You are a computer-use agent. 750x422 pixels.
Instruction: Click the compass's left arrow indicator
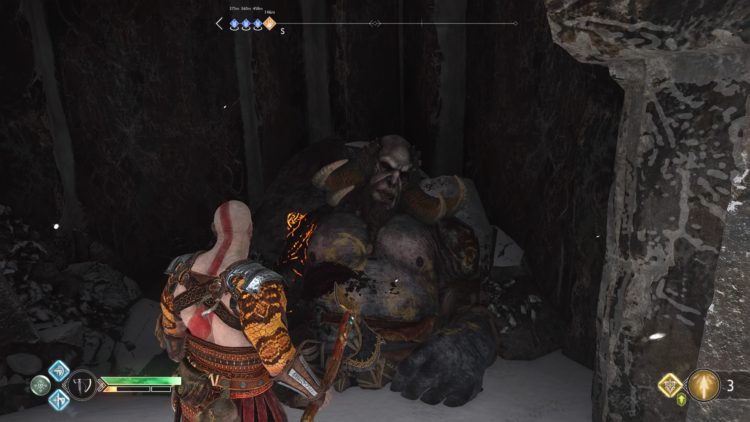(x=219, y=23)
